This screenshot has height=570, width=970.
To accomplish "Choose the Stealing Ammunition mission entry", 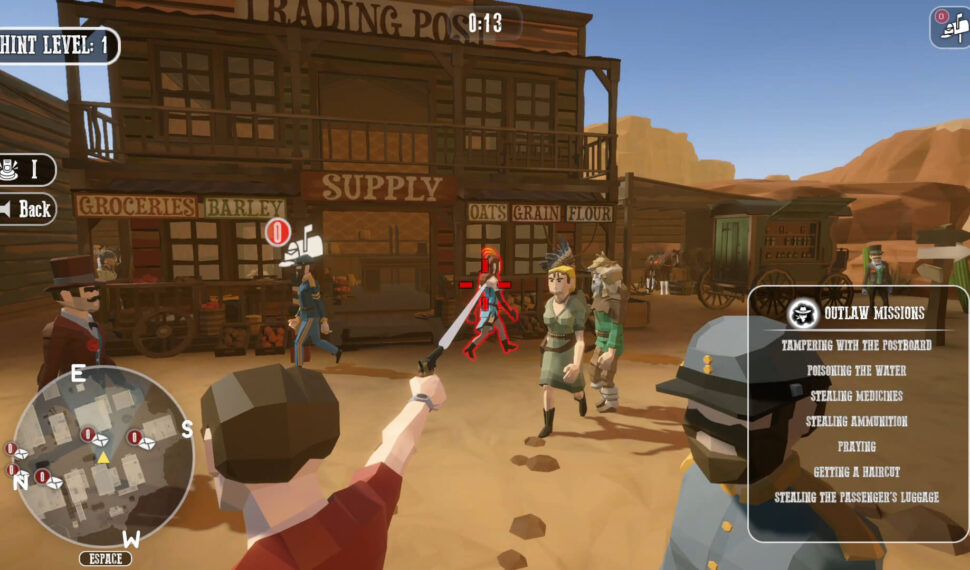I will 856,421.
